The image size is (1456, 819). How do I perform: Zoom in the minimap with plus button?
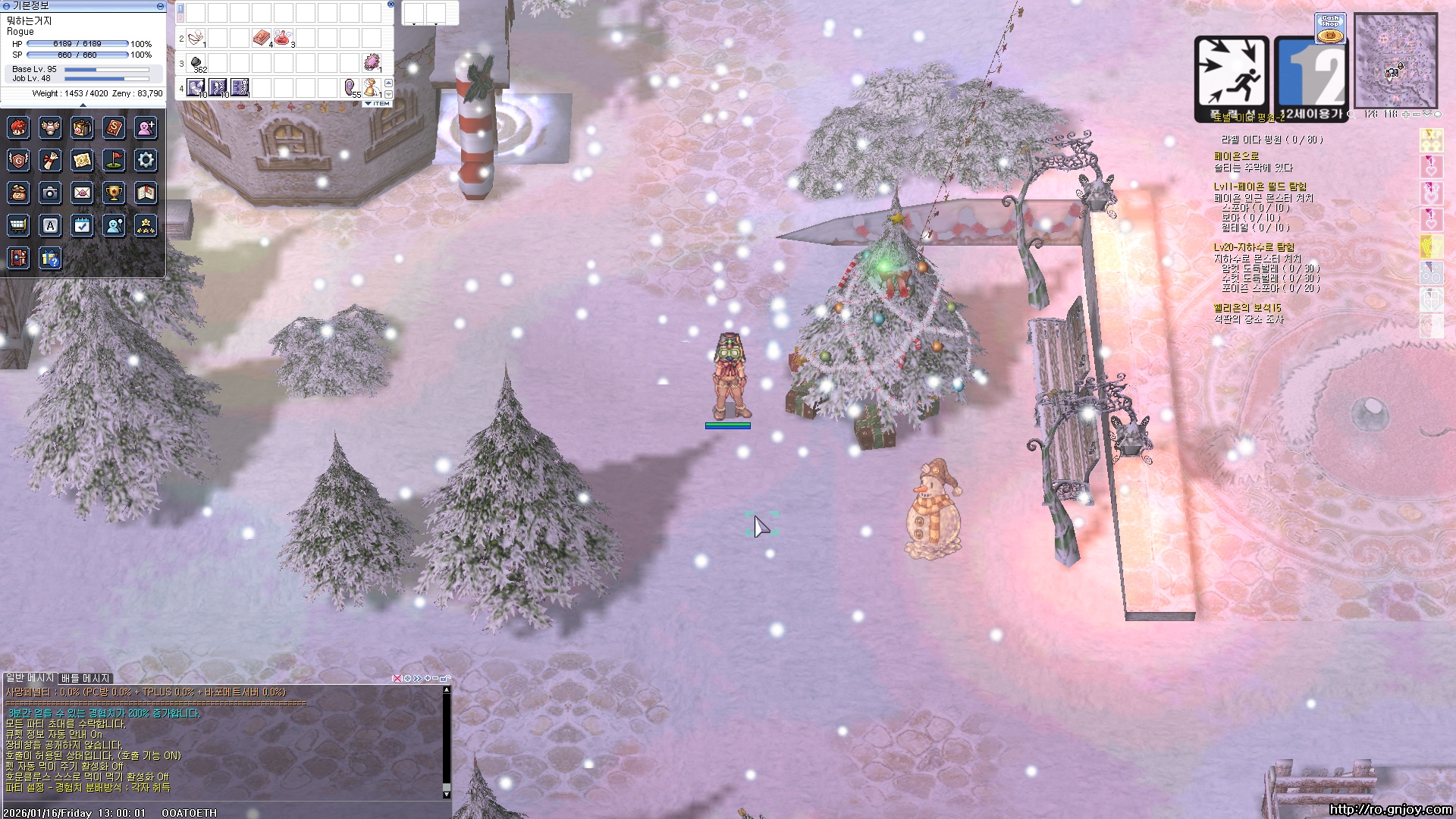click(1405, 115)
